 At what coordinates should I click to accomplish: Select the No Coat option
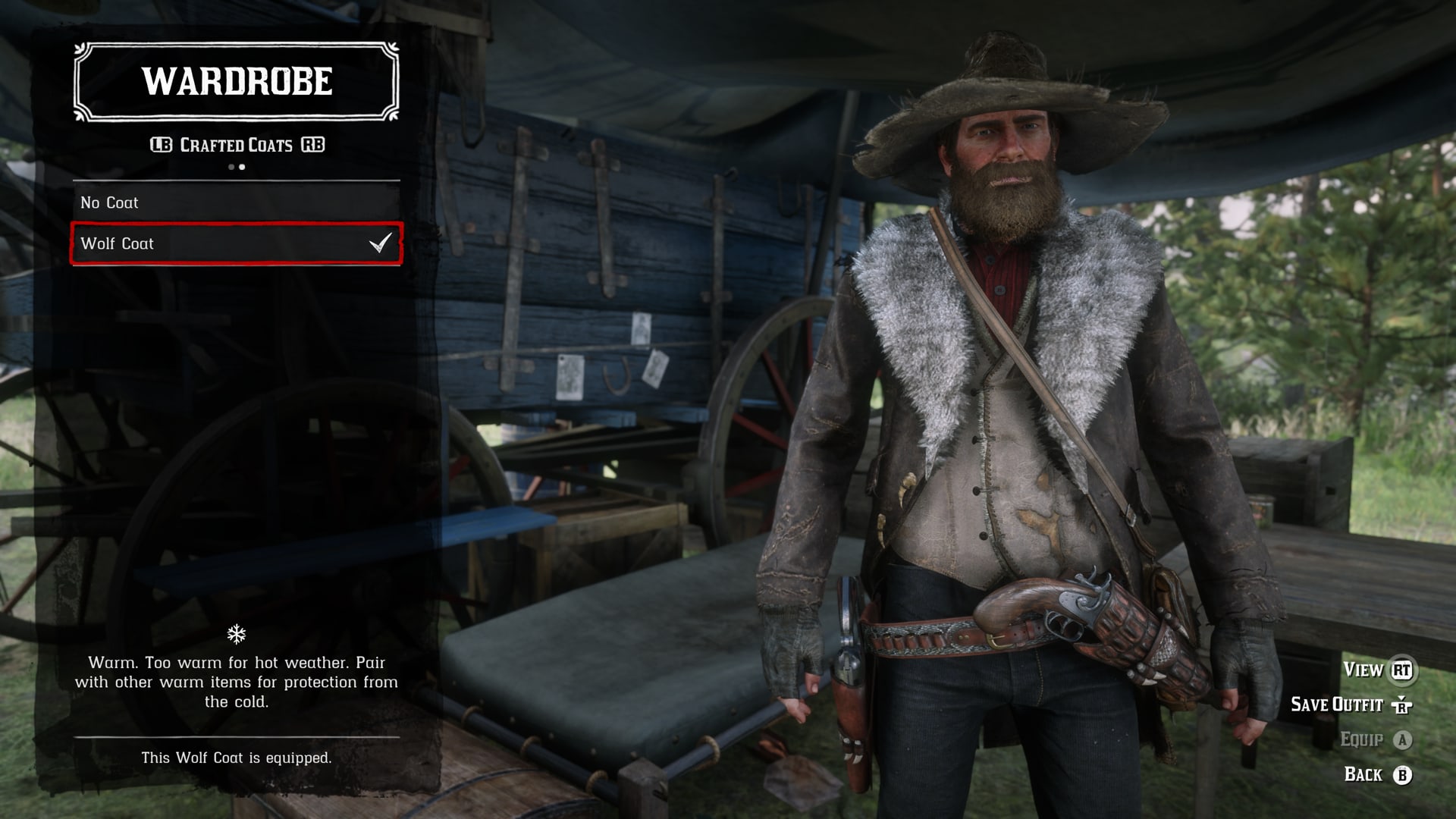(236, 202)
